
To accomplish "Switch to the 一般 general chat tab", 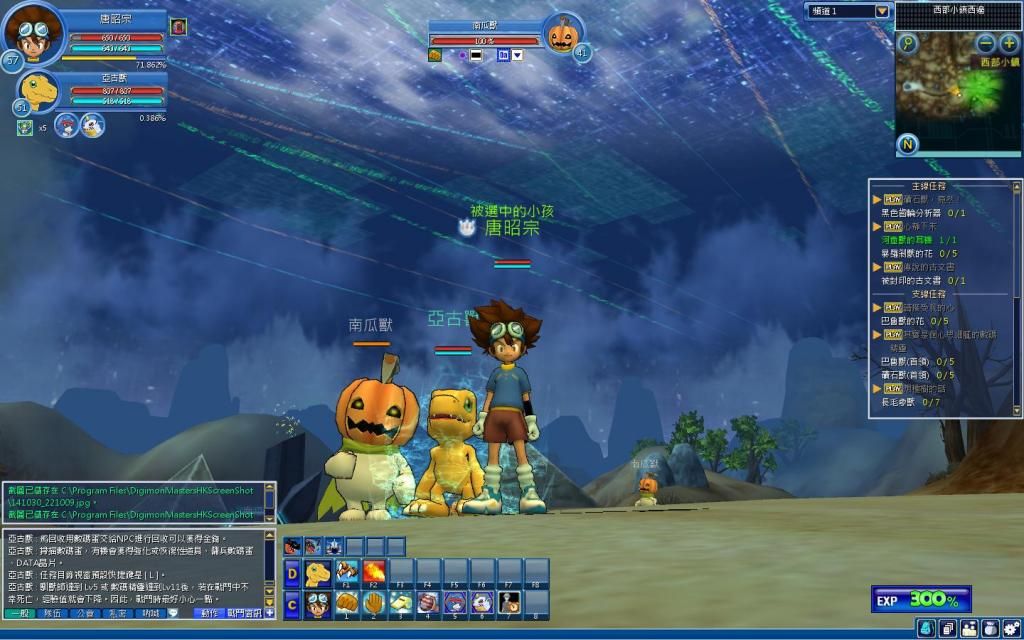I will (19, 613).
